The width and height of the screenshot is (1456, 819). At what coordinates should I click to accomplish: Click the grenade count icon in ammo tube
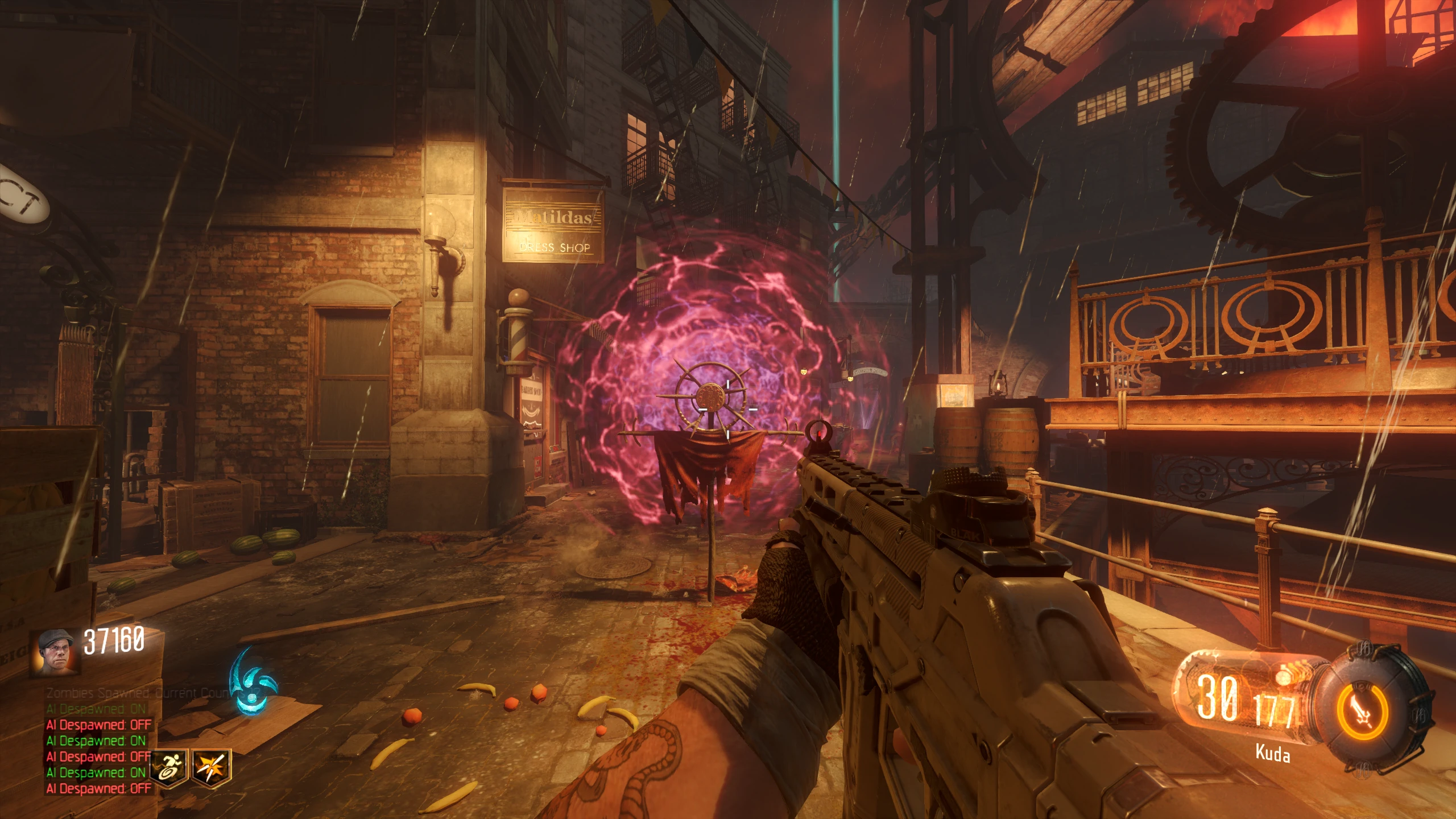(1284, 677)
